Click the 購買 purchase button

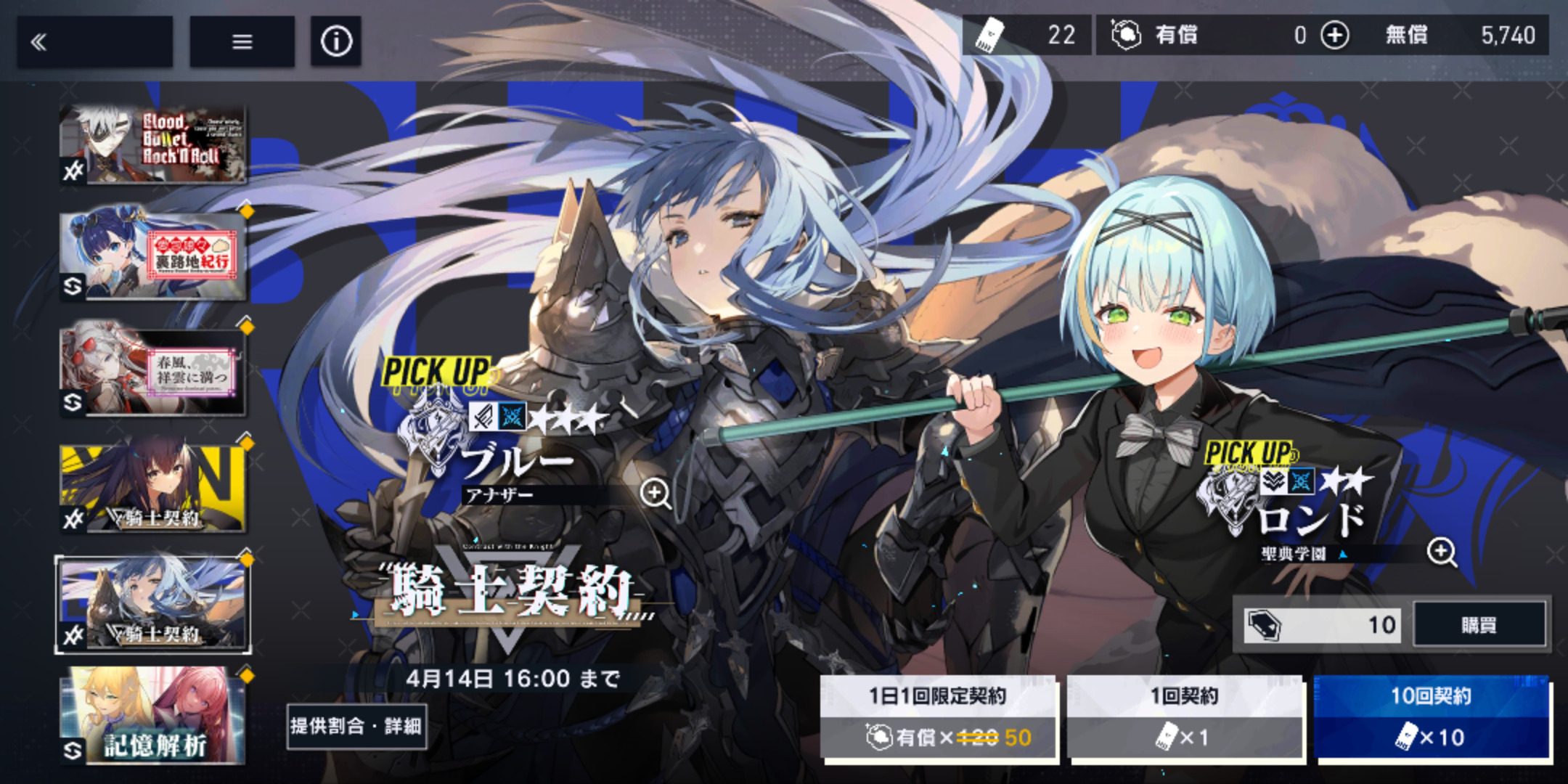(1479, 624)
